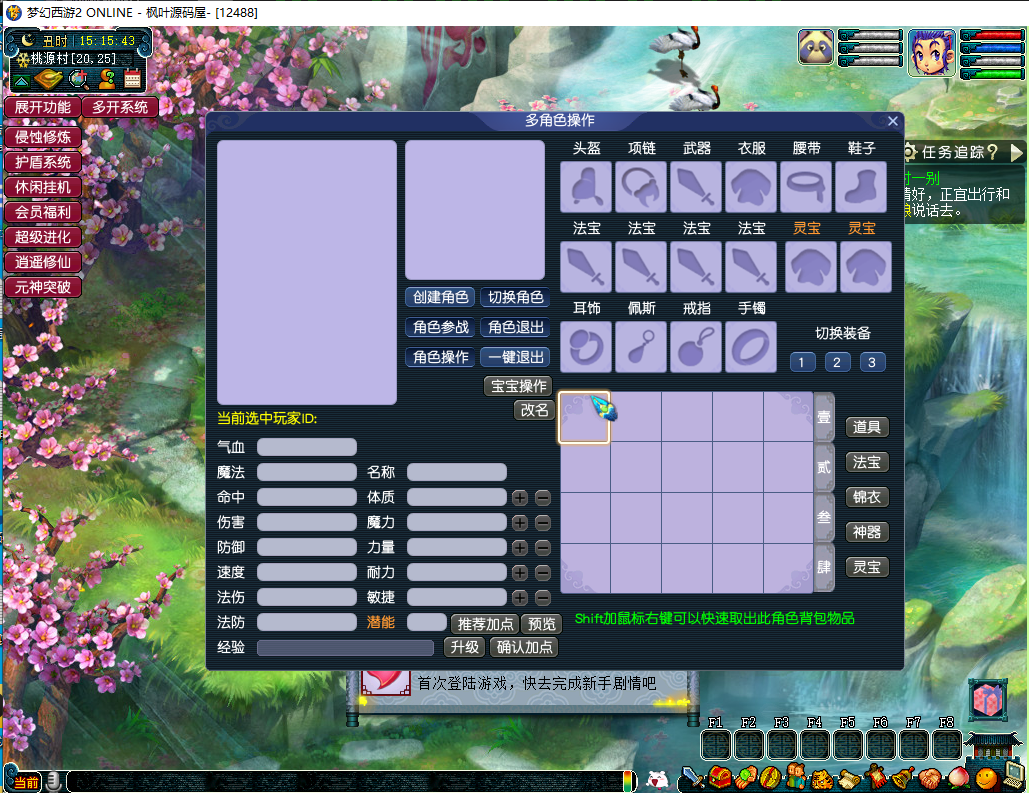Open the 多开系统 side menu
This screenshot has width=1029, height=793.
click(x=120, y=107)
